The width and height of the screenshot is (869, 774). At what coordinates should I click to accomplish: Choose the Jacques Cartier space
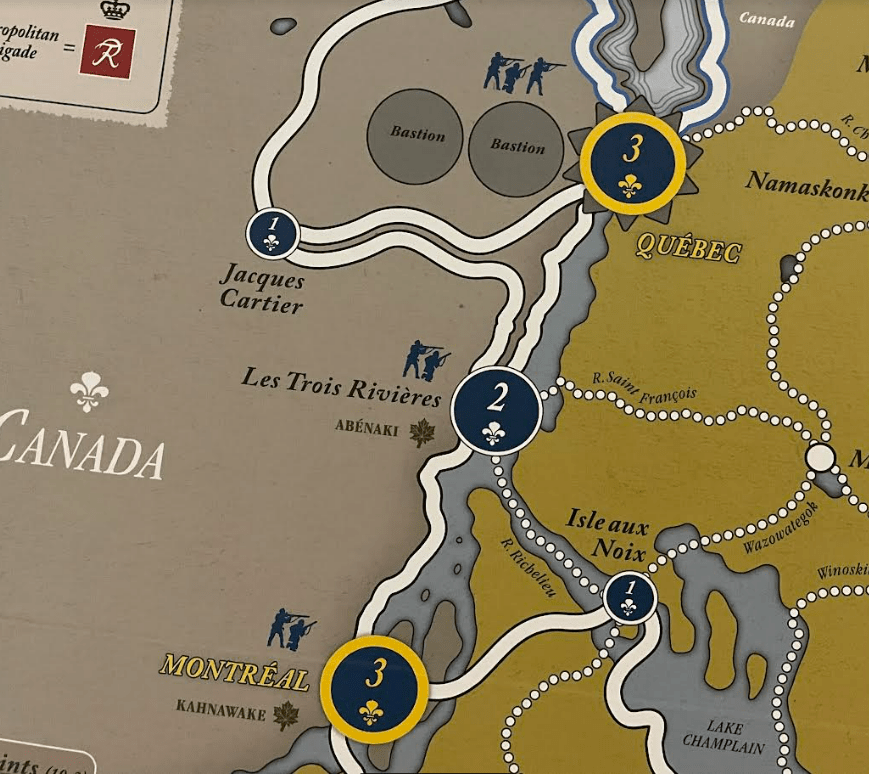pyautogui.click(x=272, y=234)
